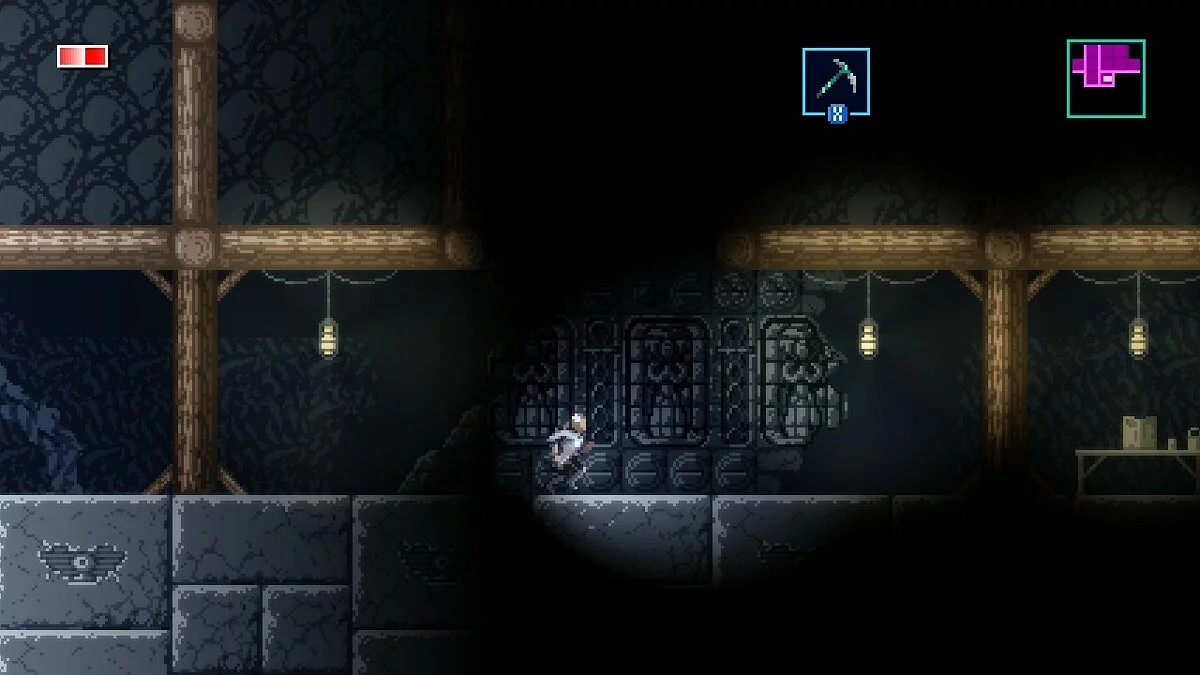Select the pickaxe weapon slot
1200x675 pixels.
pos(835,81)
